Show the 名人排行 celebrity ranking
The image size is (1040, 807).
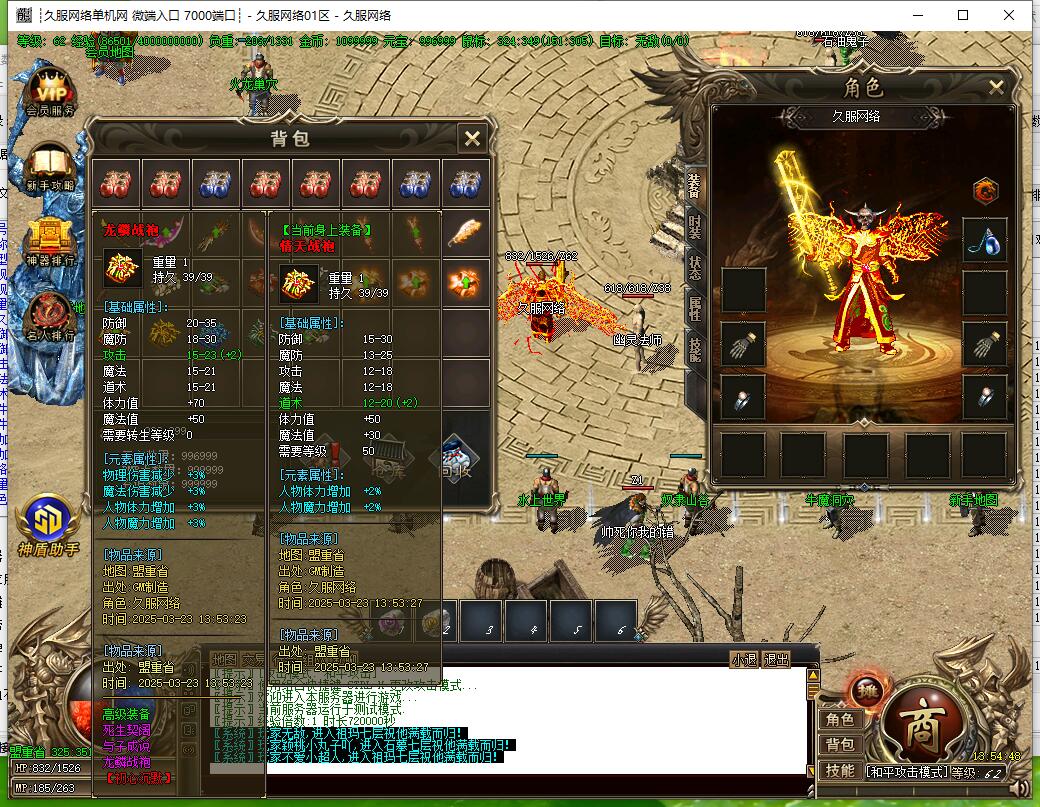coord(50,316)
